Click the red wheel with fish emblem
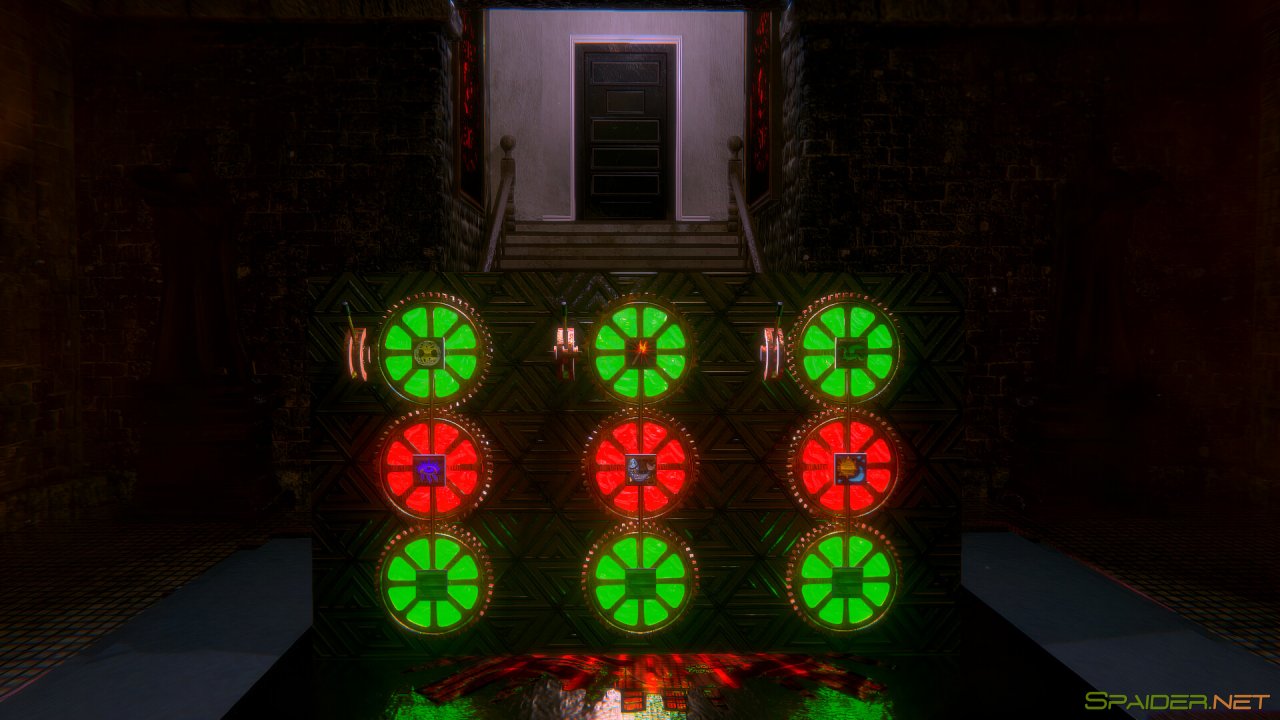 pyautogui.click(x=640, y=465)
